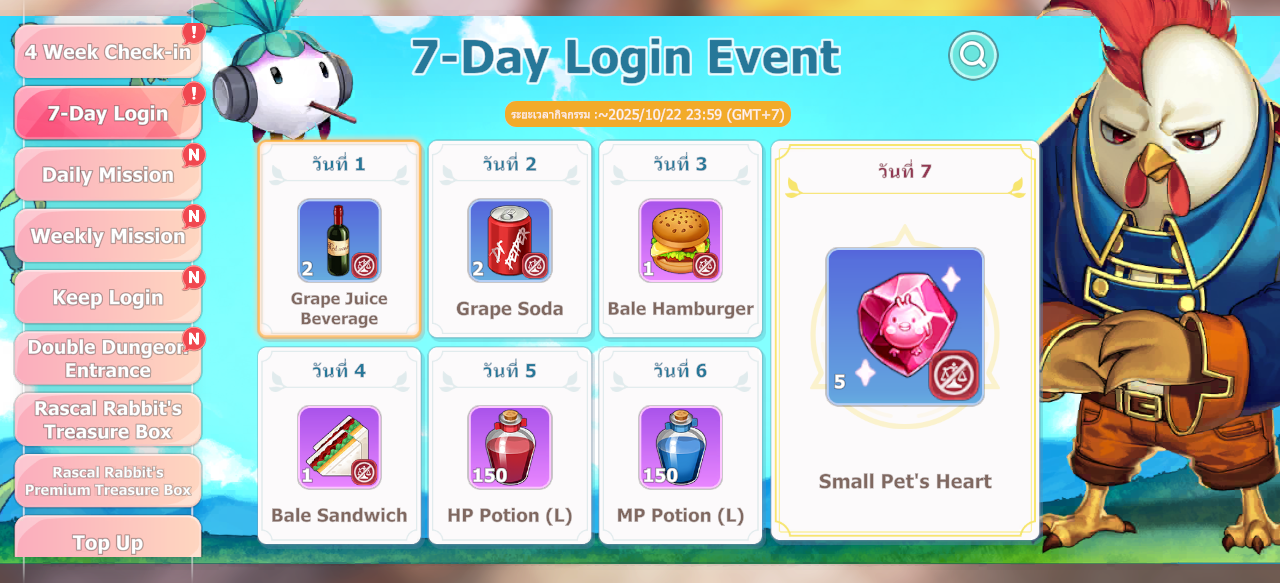This screenshot has width=1280, height=583.
Task: Choose Rascal Rabbit's Treasure Box tab
Action: point(108,420)
